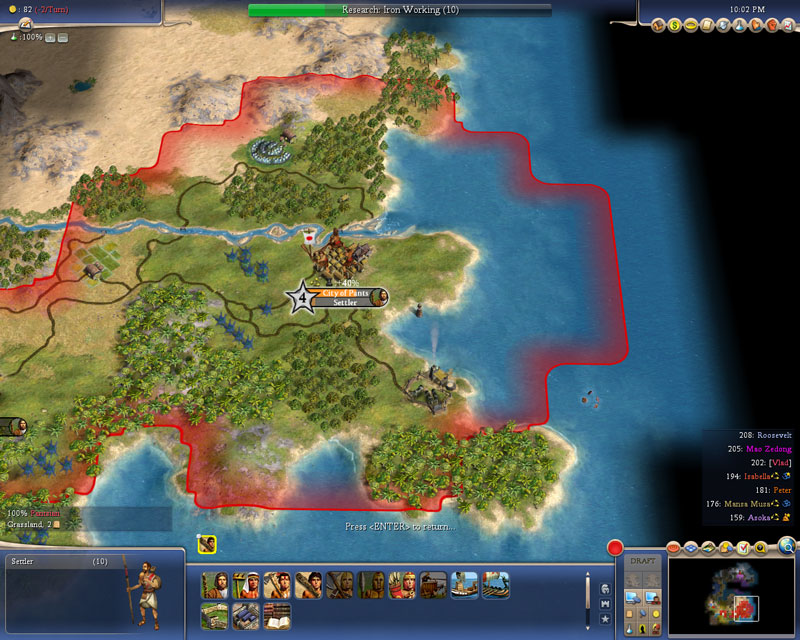
Task: Open the Foreign Advisor scroll icon
Action: (x=707, y=25)
